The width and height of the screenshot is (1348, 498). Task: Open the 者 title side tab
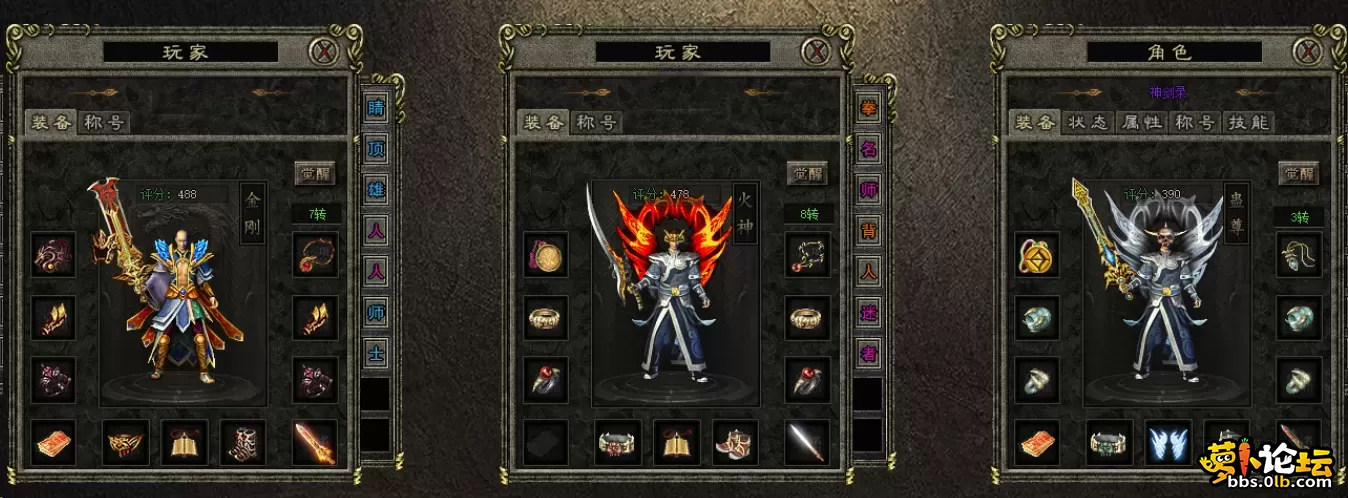868,353
